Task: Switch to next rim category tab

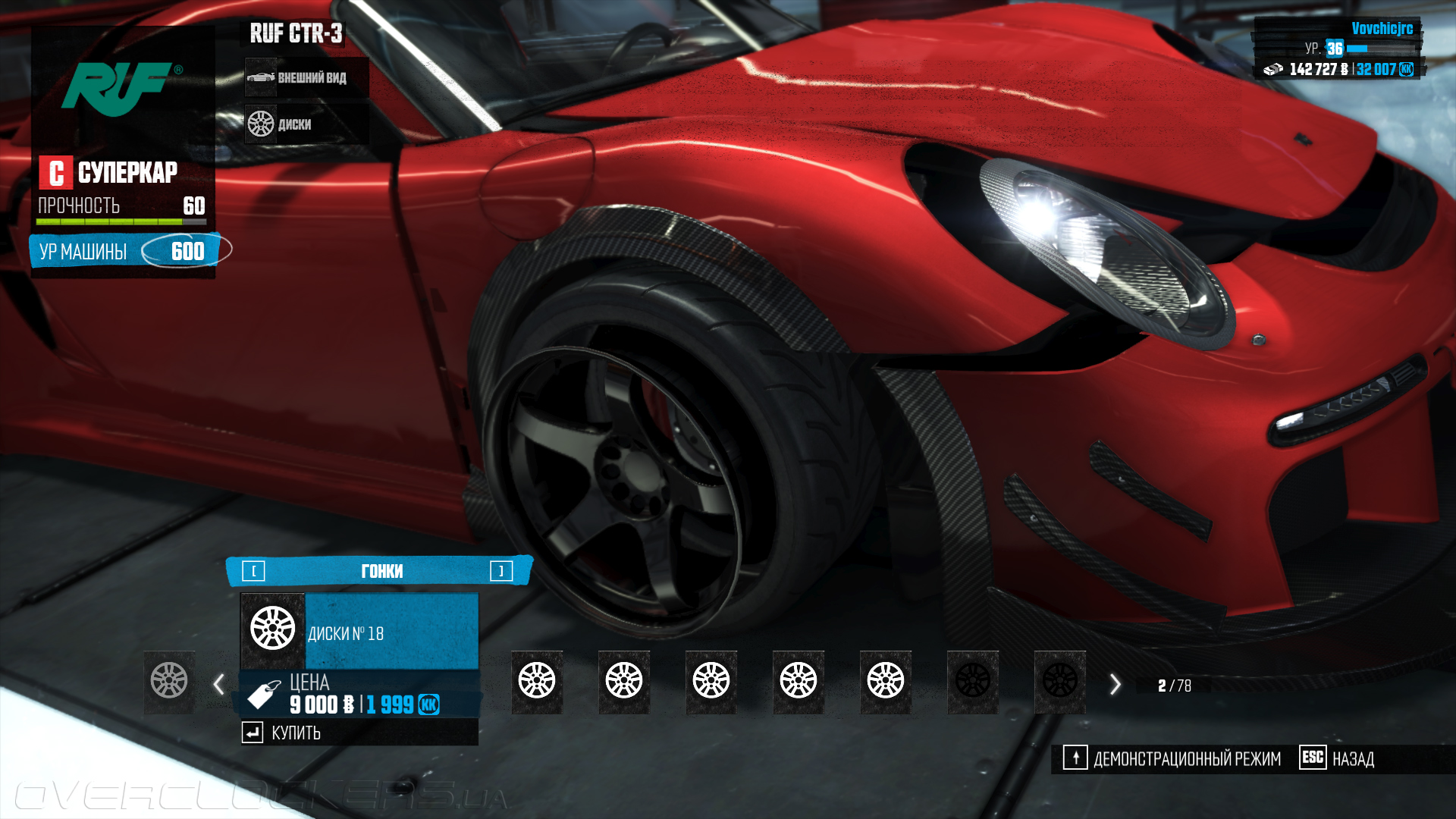Action: click(x=501, y=571)
